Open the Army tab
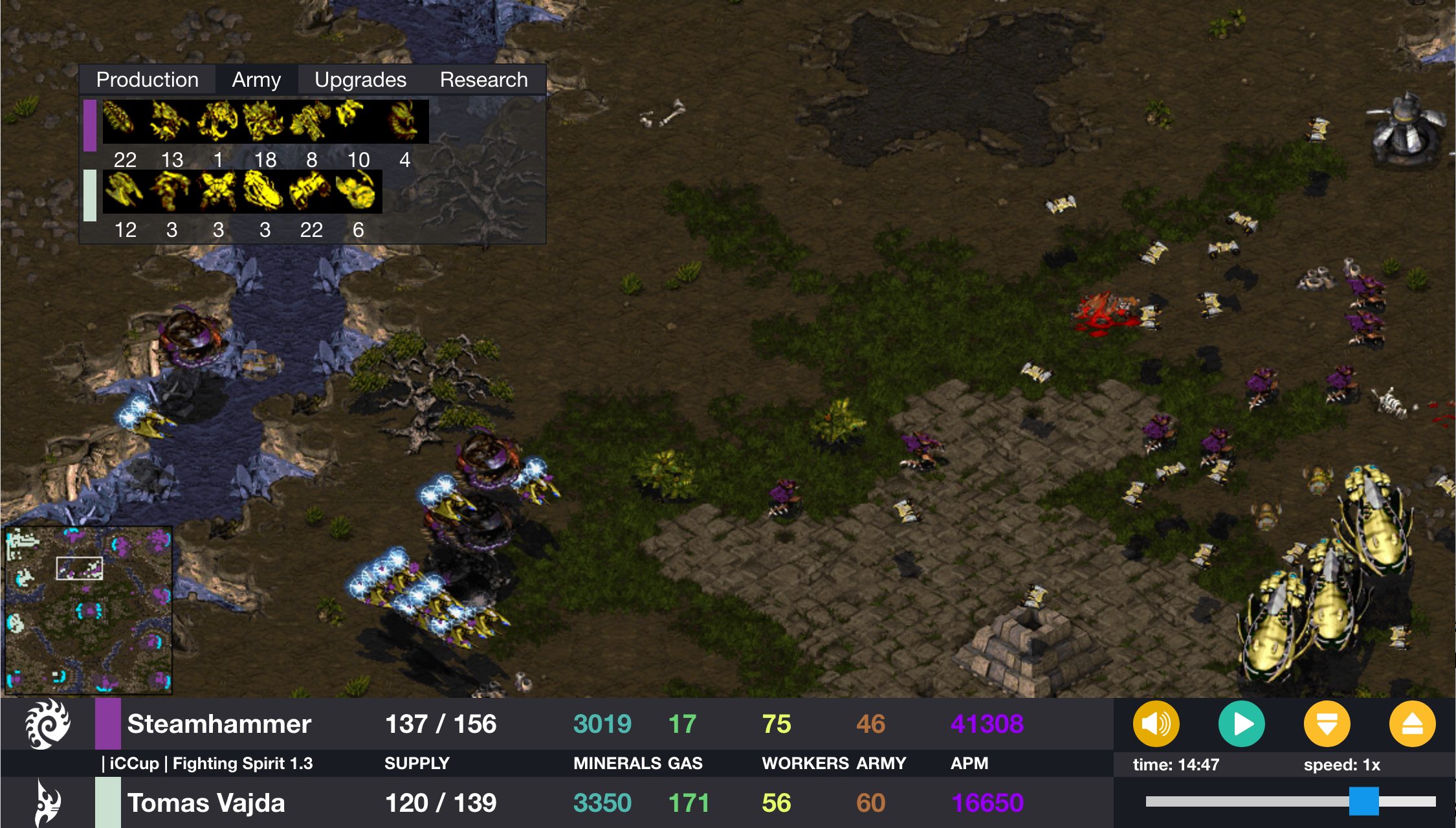 click(x=256, y=80)
